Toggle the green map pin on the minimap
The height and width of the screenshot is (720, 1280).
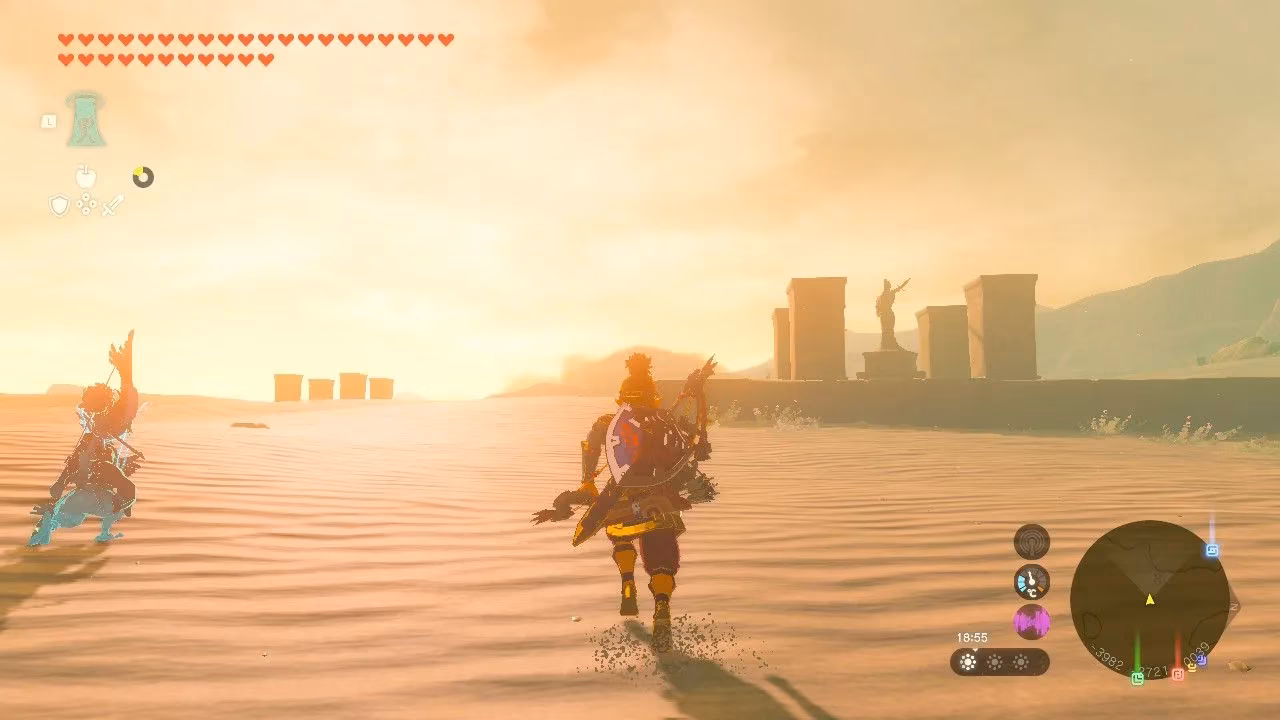(1138, 677)
